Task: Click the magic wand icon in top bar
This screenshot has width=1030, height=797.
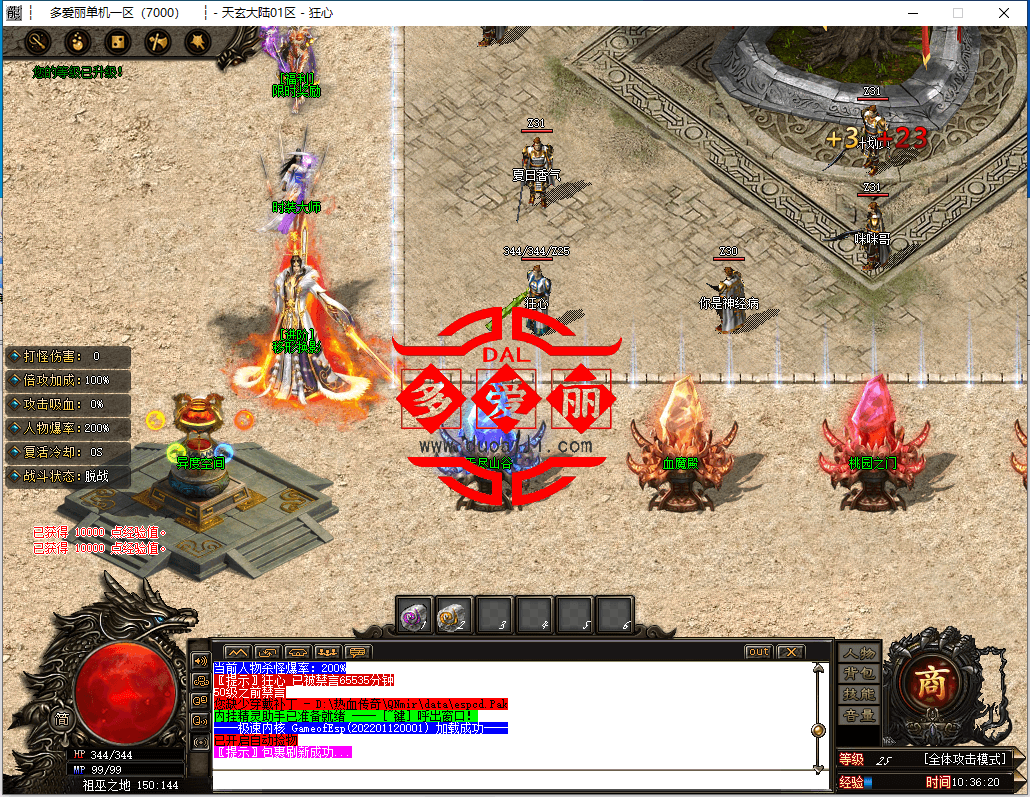Action: 38,42
